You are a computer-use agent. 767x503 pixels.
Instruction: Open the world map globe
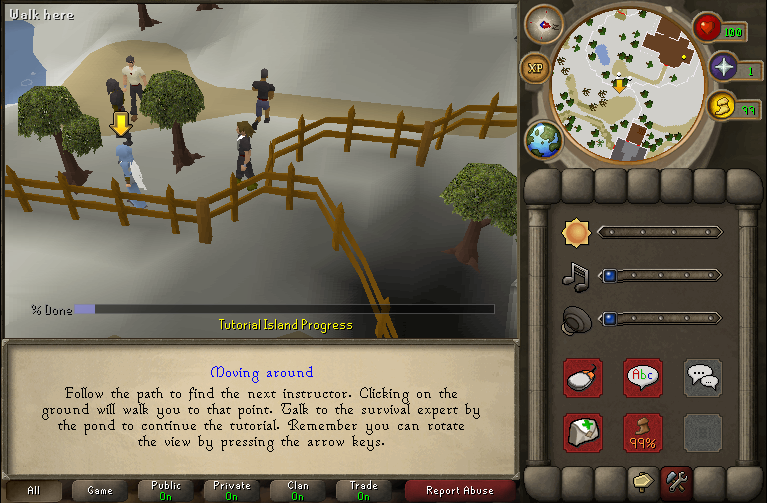[x=545, y=139]
